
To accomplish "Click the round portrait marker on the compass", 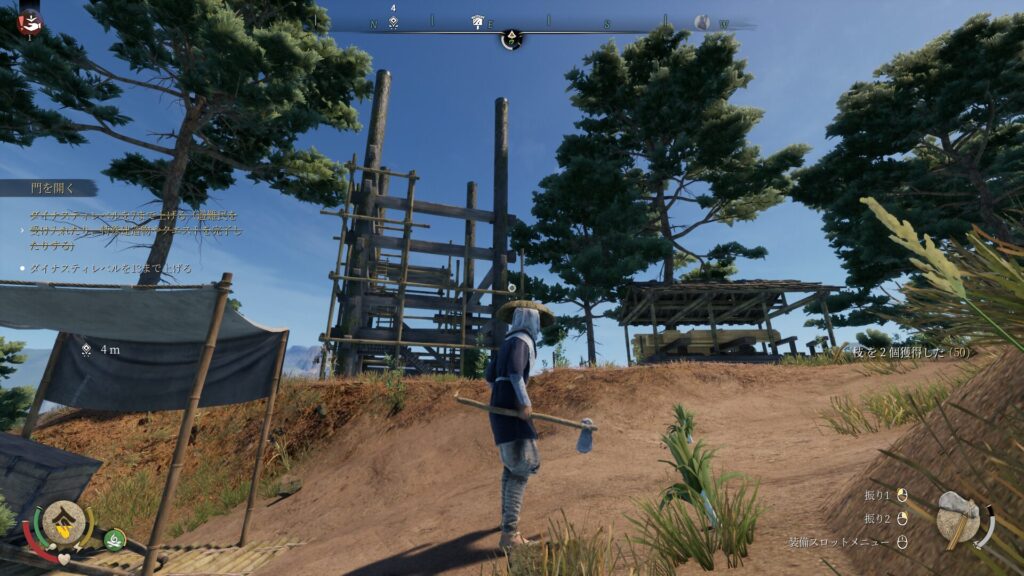I will click(x=702, y=22).
